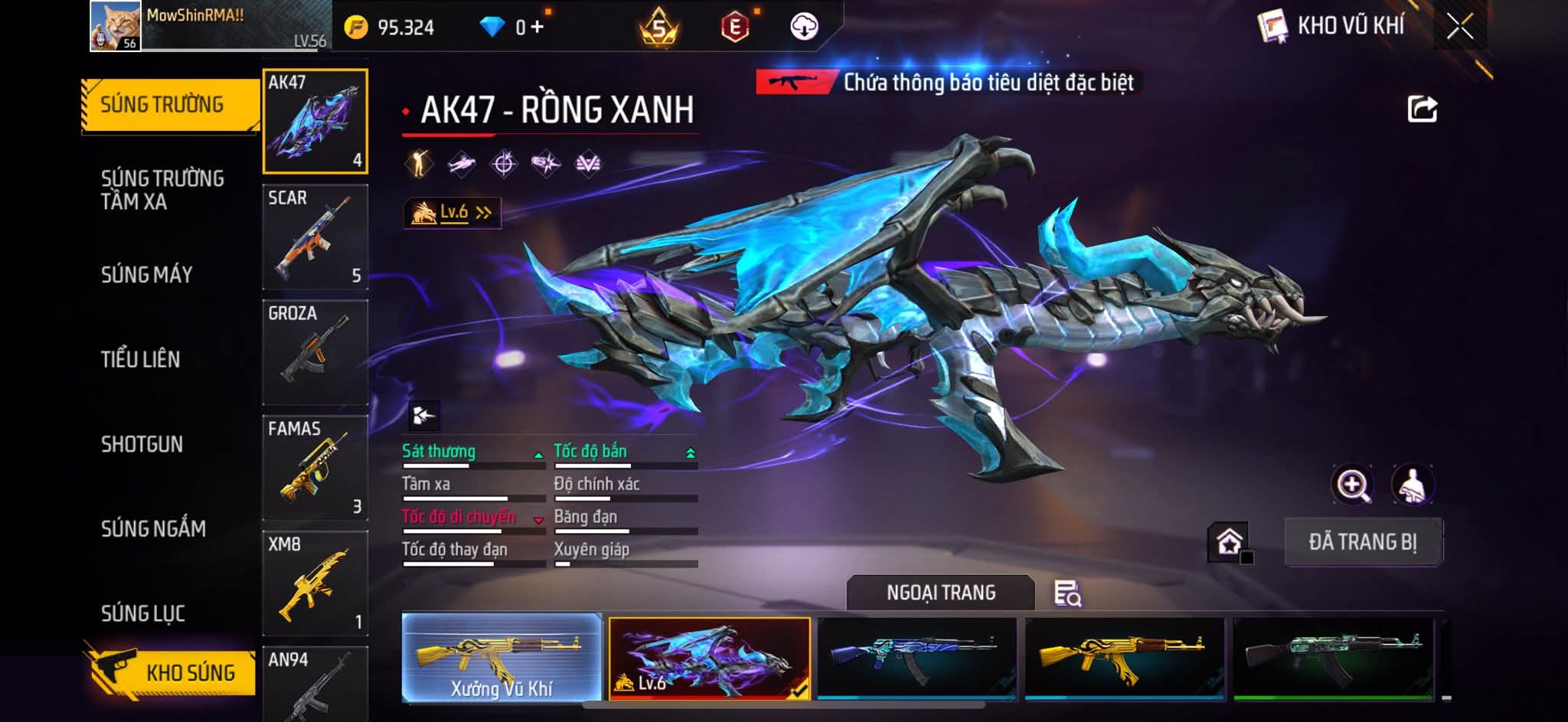Click the share icon
1568x722 pixels.
1422,109
